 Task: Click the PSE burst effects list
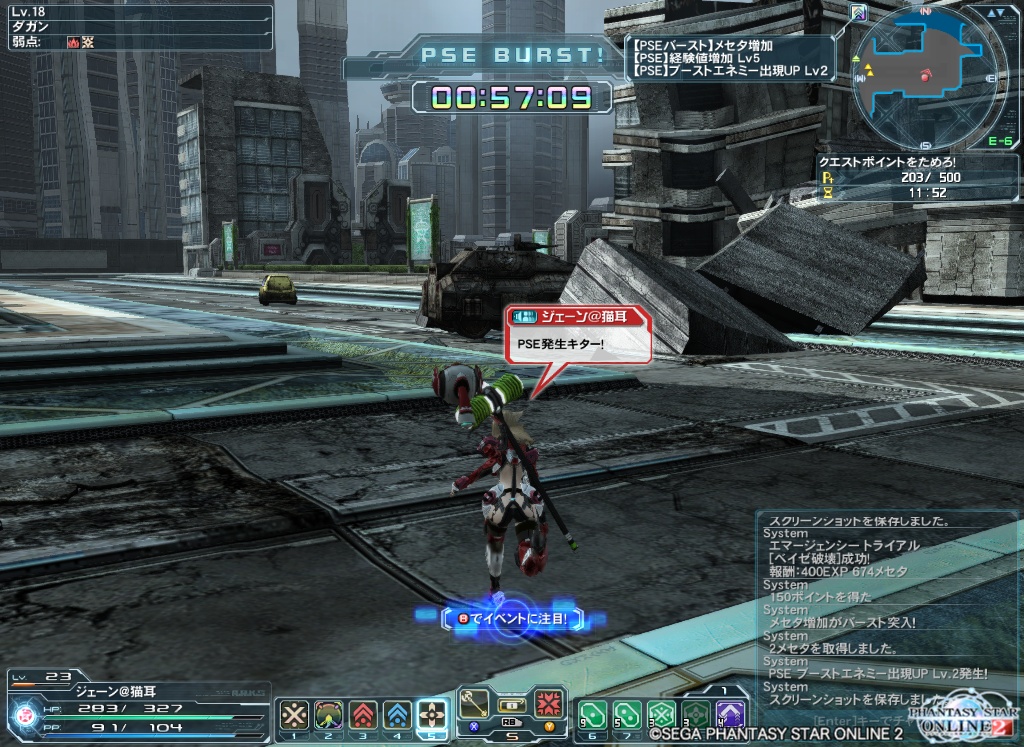click(732, 58)
